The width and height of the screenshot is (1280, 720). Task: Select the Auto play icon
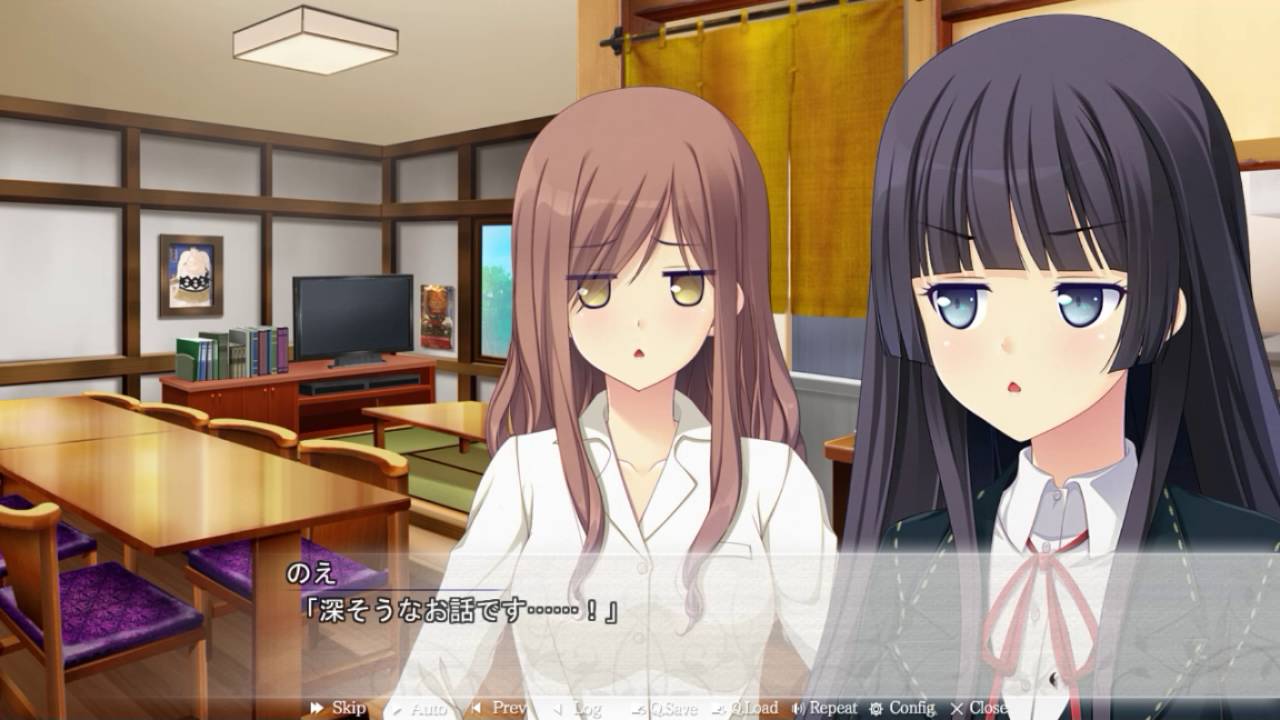pos(398,708)
